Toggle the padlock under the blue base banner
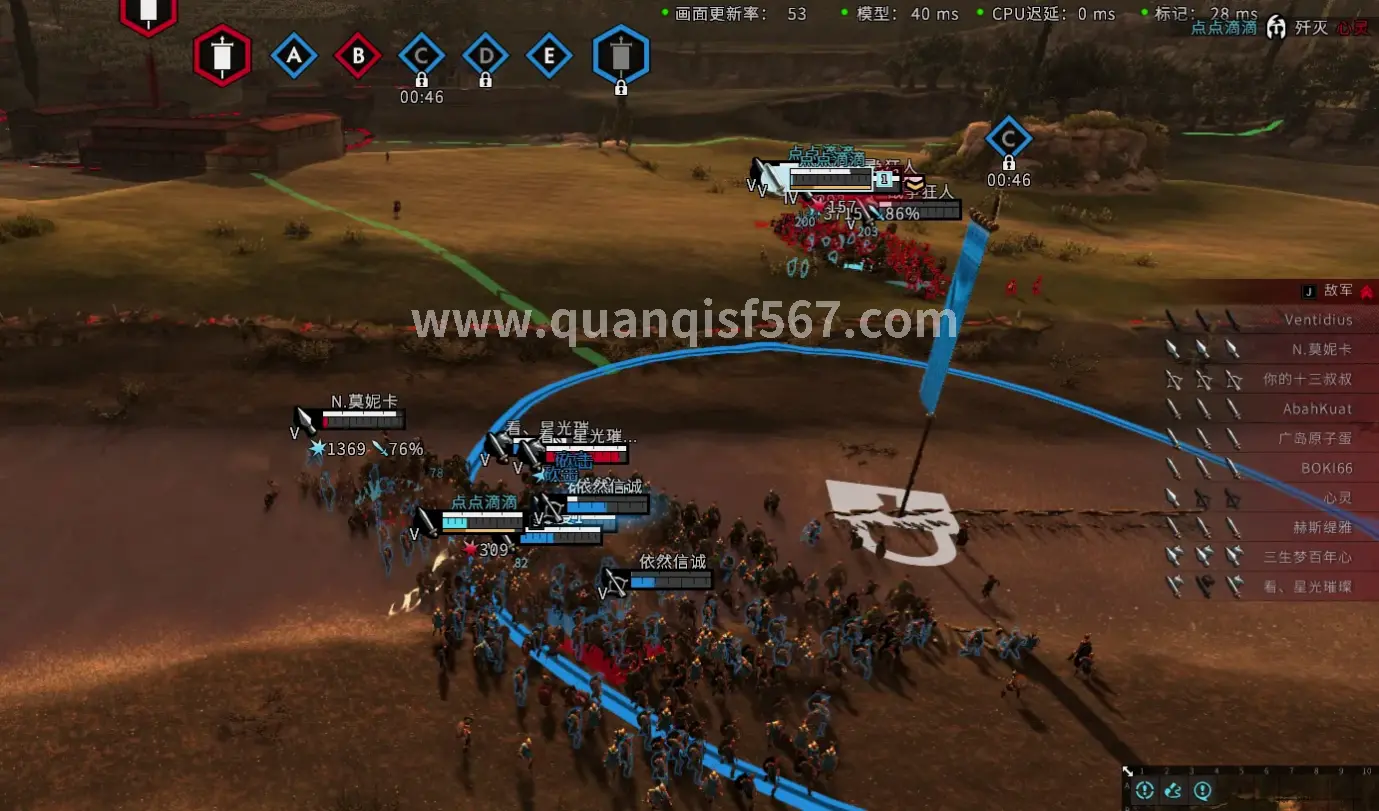Viewport: 1379px width, 811px height. pyautogui.click(x=621, y=89)
